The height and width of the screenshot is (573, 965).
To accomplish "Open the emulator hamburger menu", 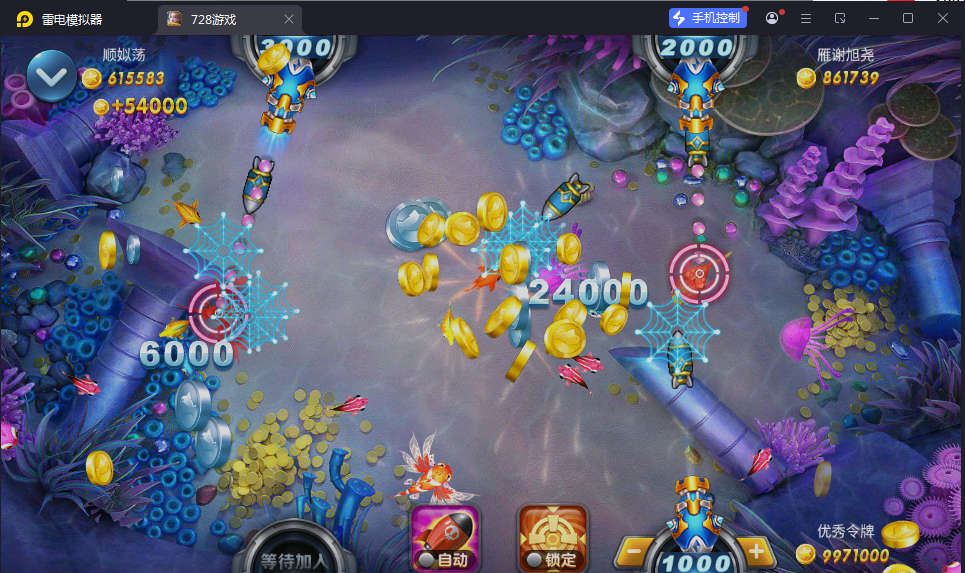I will 806,18.
